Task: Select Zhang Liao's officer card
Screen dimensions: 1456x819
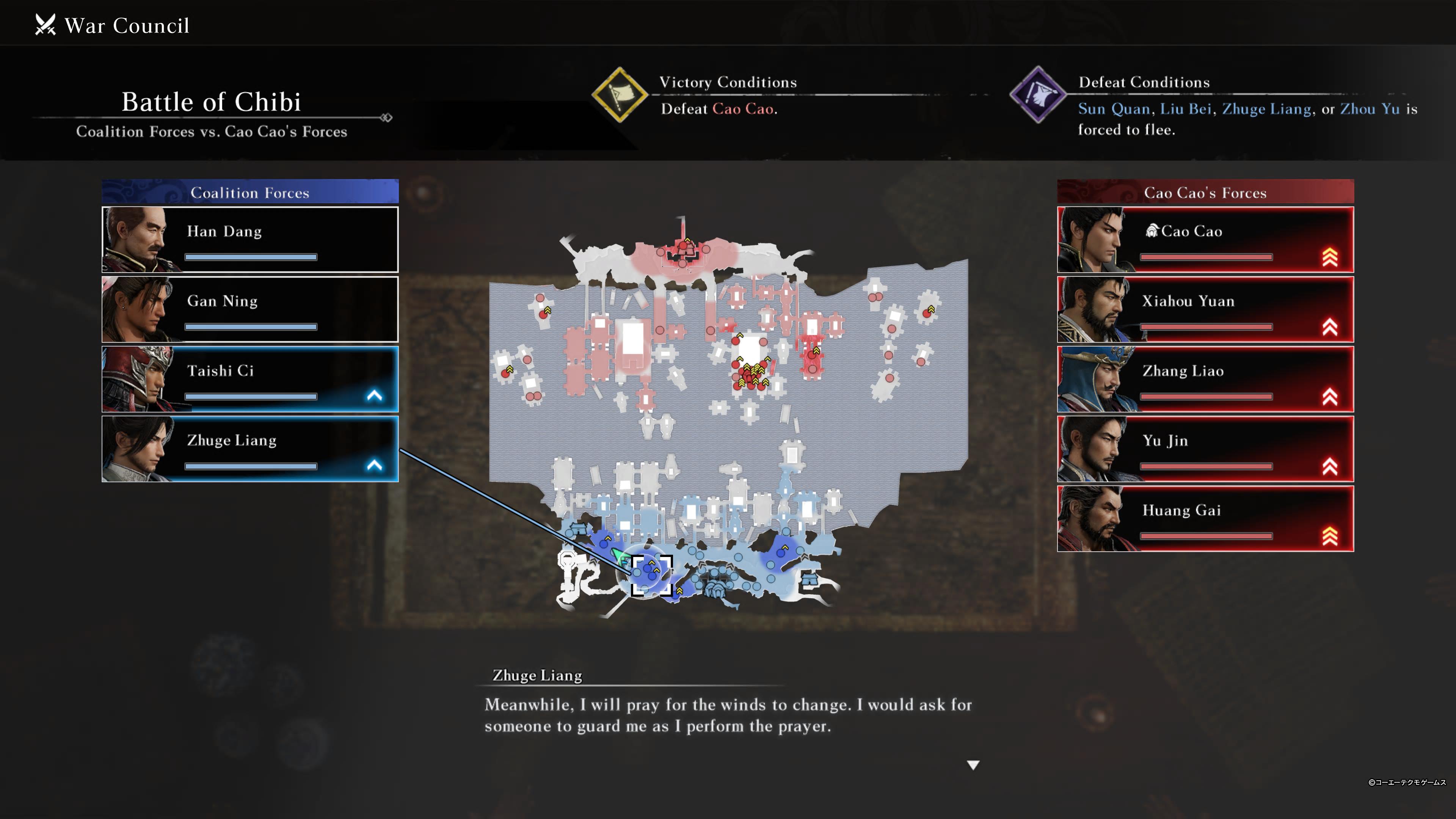Action: point(1205,379)
